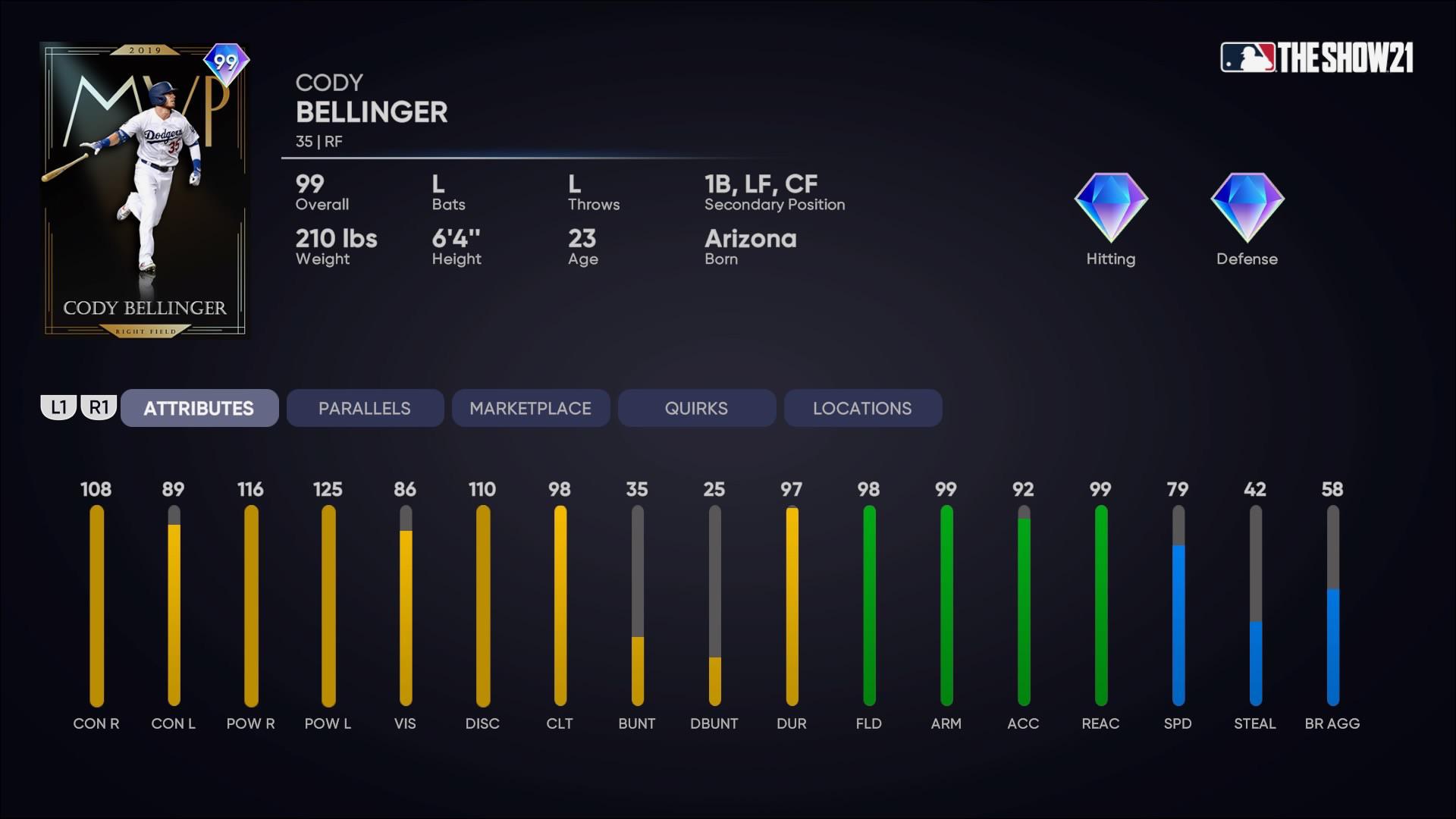Select the QUIRKS tab
This screenshot has width=1456, height=819.
point(696,408)
